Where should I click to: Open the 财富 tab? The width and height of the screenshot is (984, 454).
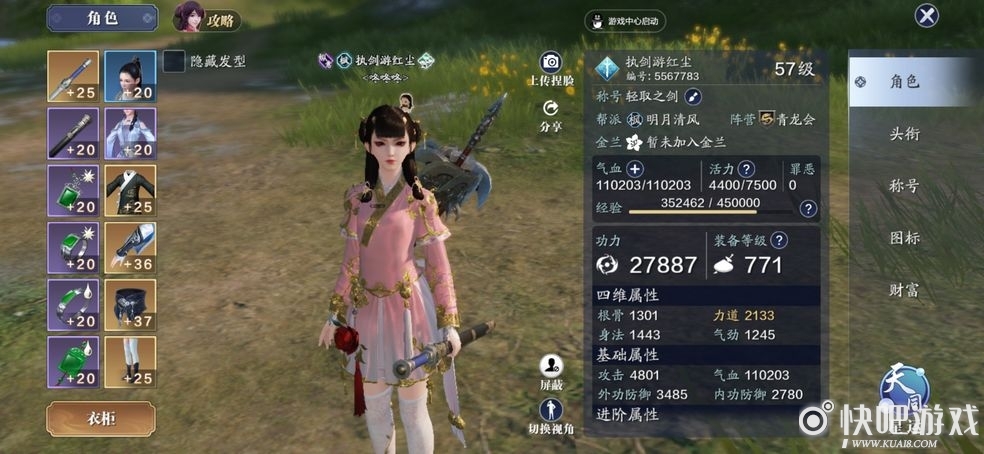904,290
